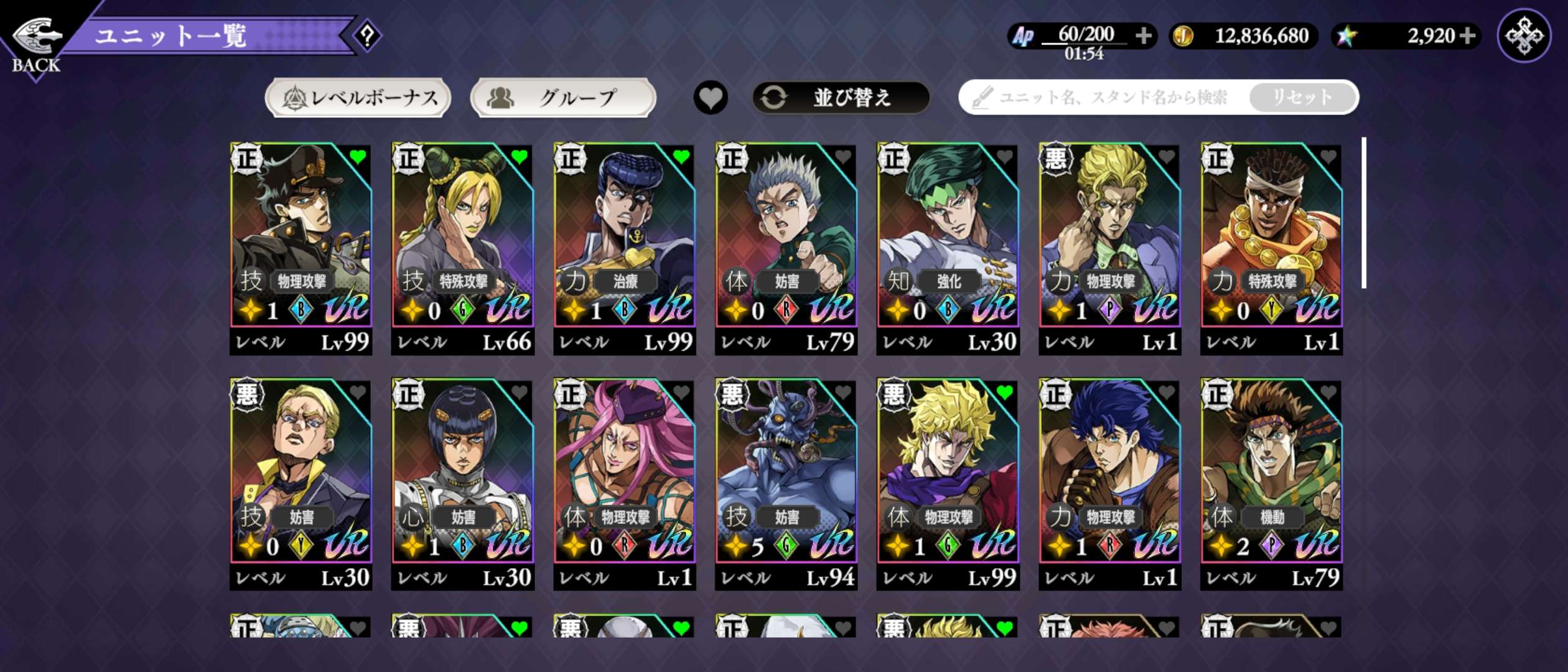Viewport: 1568px width, 672px height.
Task: Open the グループ group menu
Action: pyautogui.click(x=563, y=98)
